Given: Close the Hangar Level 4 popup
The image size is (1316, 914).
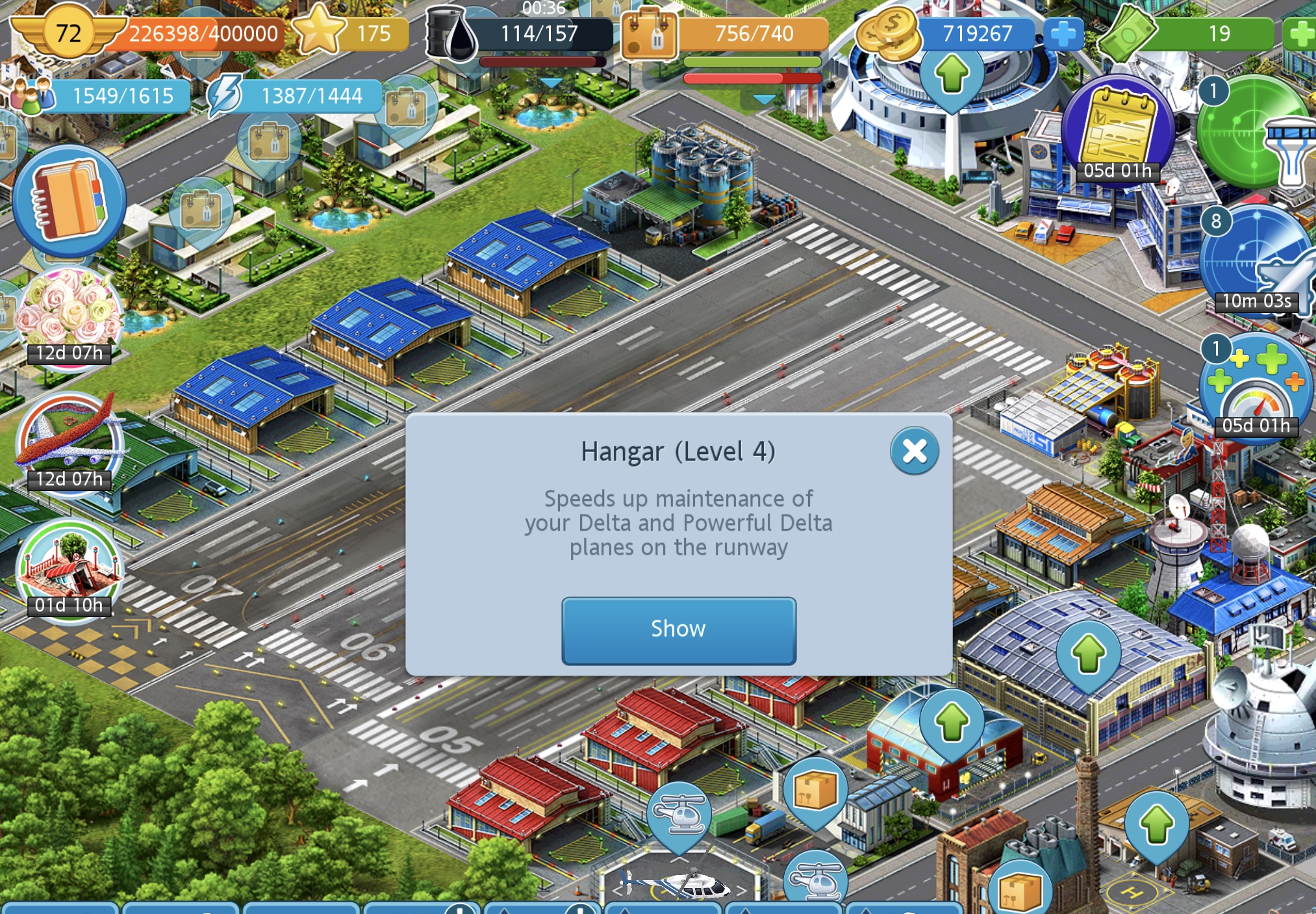Looking at the screenshot, I should [914, 450].
